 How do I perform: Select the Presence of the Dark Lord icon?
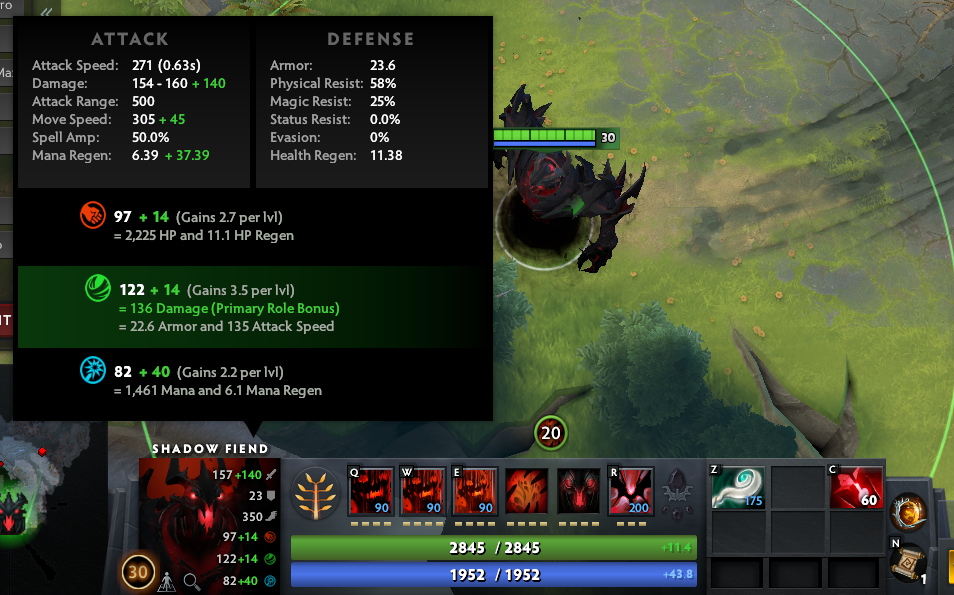point(578,491)
